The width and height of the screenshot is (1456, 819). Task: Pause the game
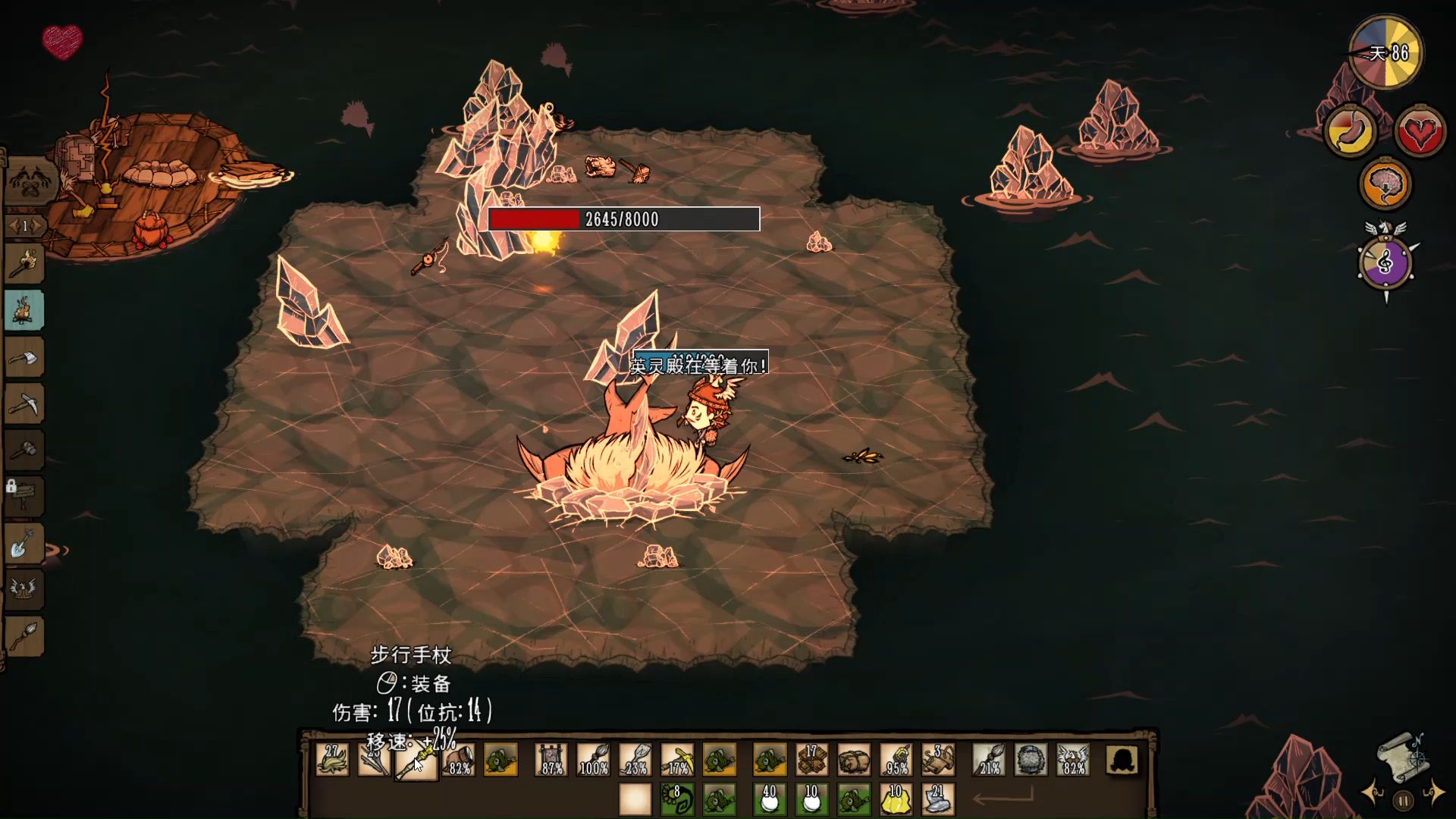(1403, 799)
